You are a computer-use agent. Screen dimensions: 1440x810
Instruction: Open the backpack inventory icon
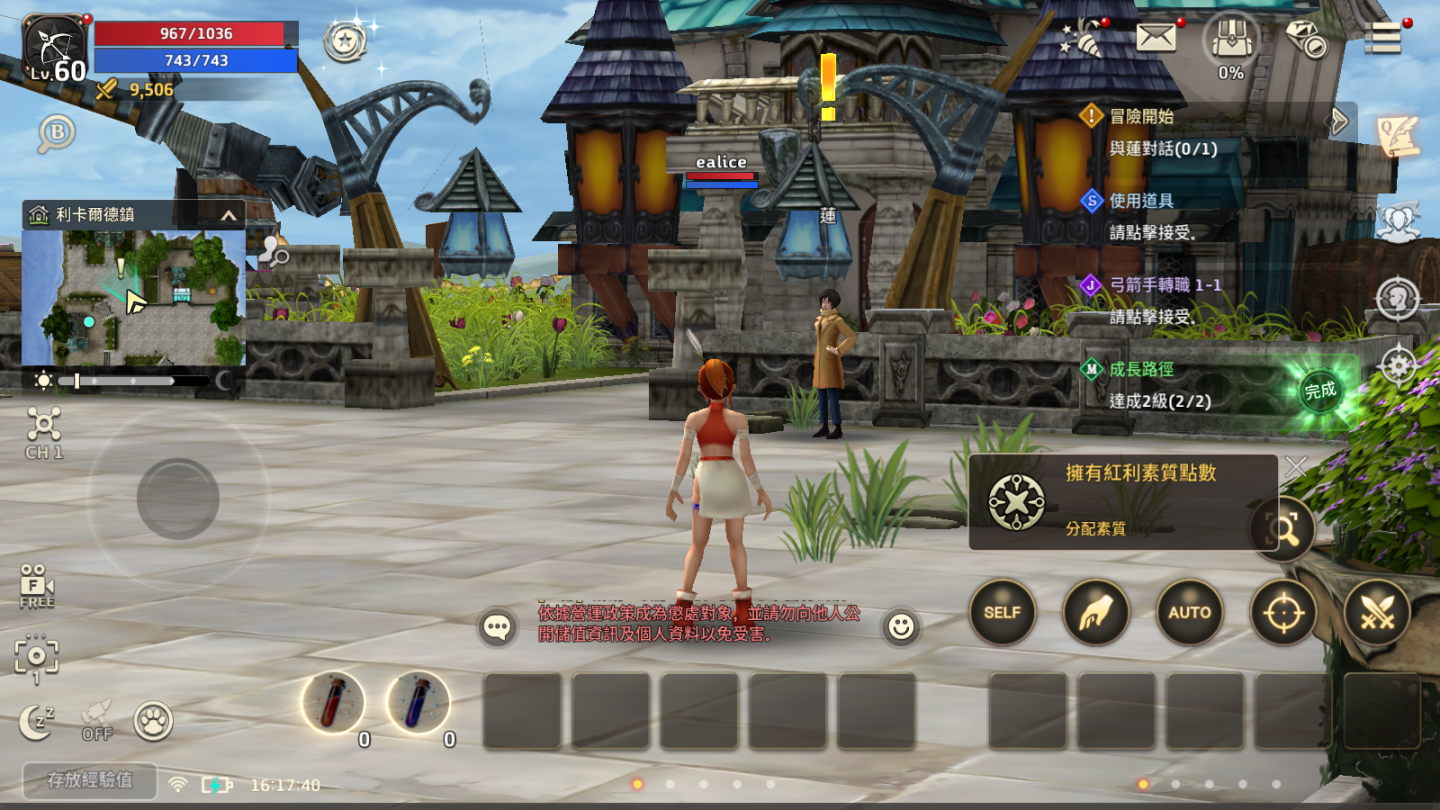point(1231,39)
